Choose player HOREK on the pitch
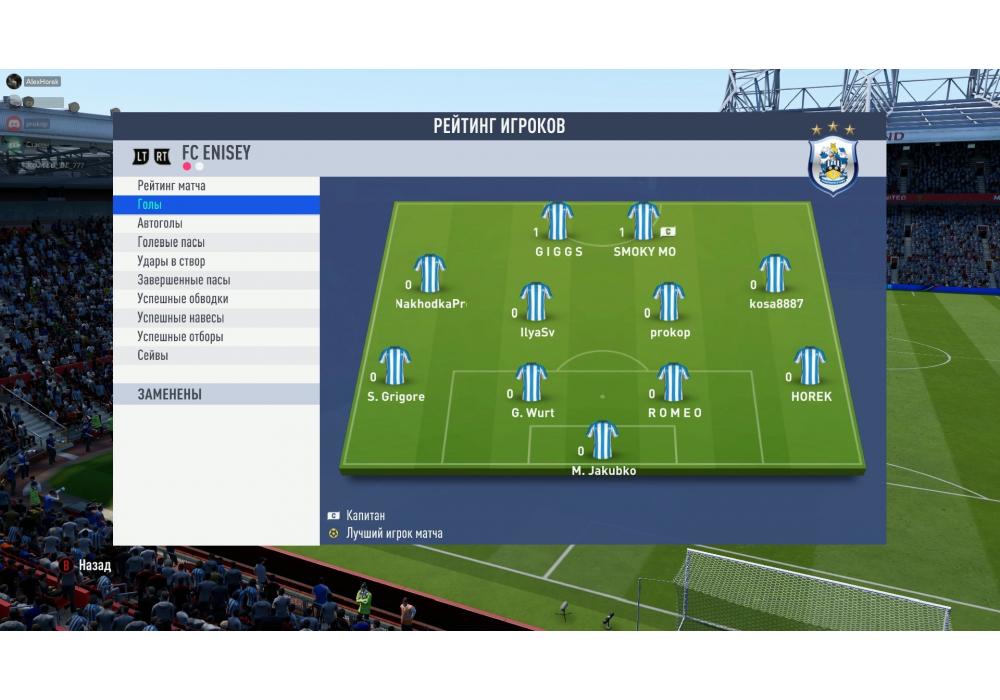 [809, 367]
